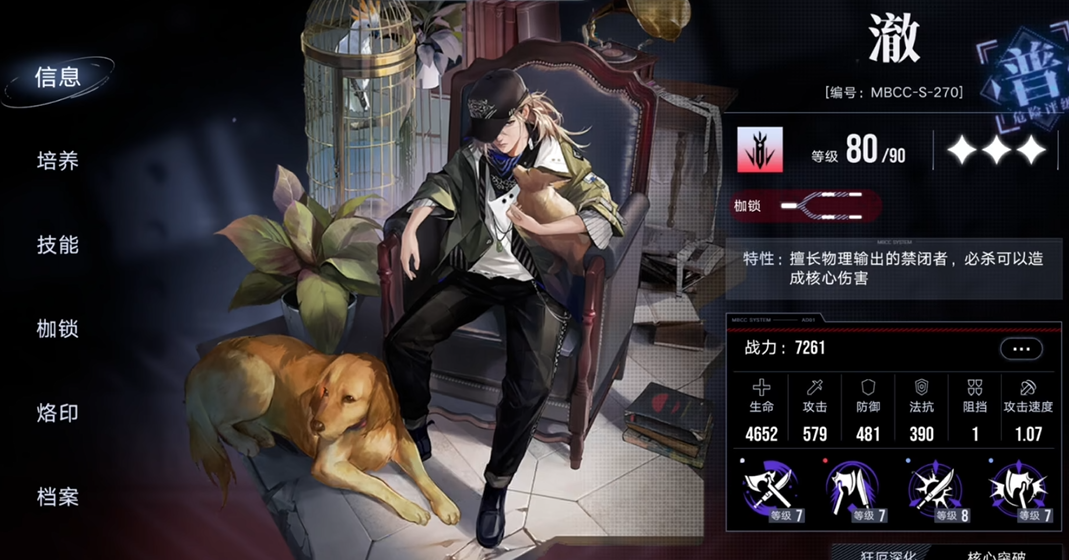Switch to the 培养 (Training) tab
This screenshot has height=560, width=1069.
click(x=58, y=161)
